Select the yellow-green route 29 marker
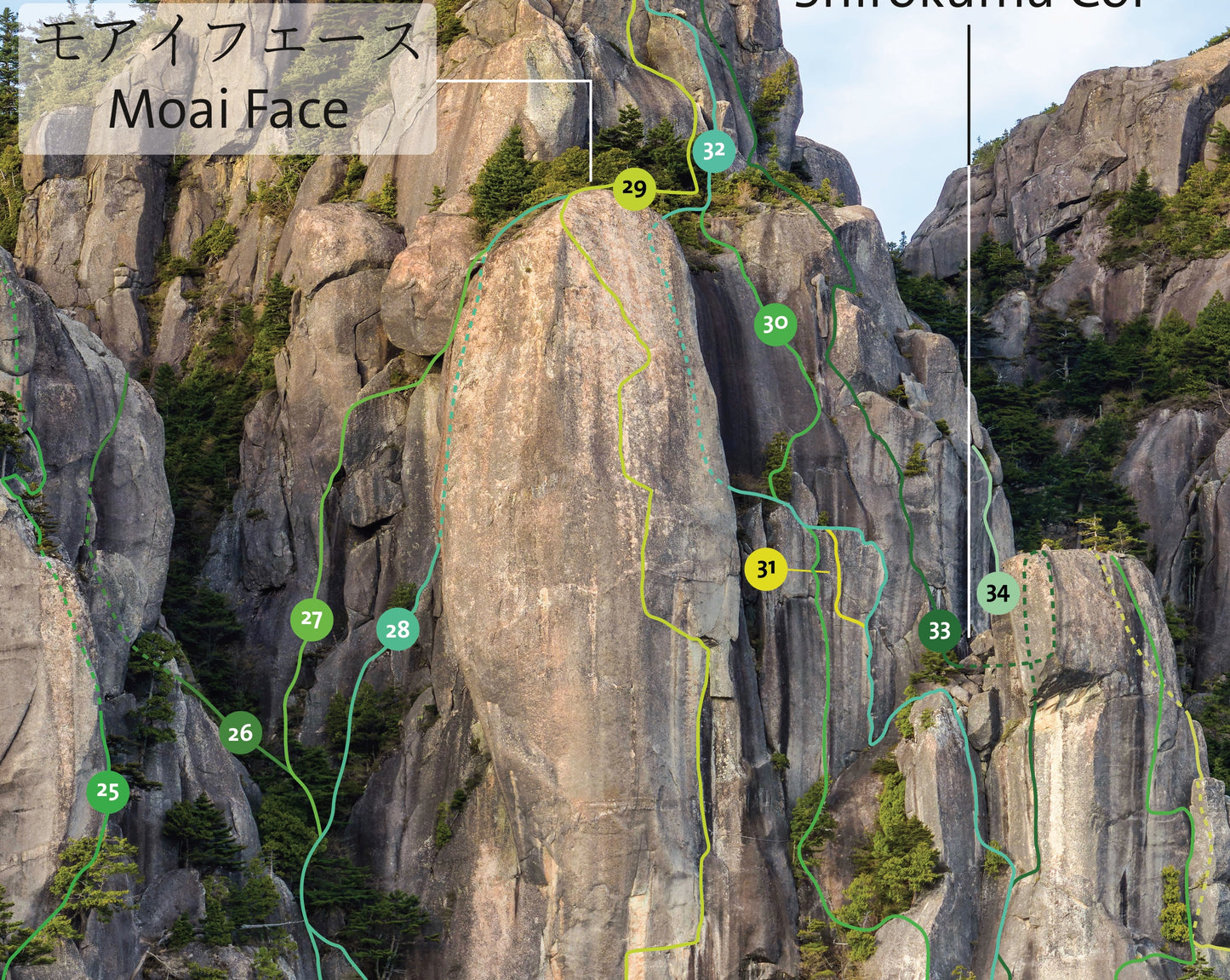 point(634,189)
